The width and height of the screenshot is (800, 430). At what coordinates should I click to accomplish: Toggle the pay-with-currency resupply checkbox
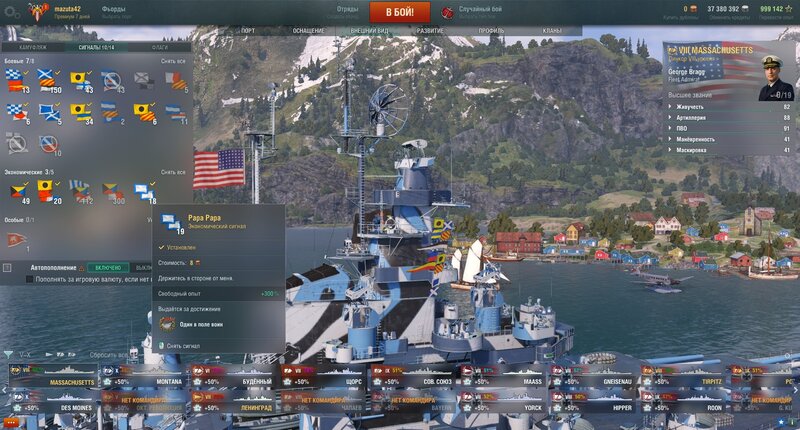(28, 280)
